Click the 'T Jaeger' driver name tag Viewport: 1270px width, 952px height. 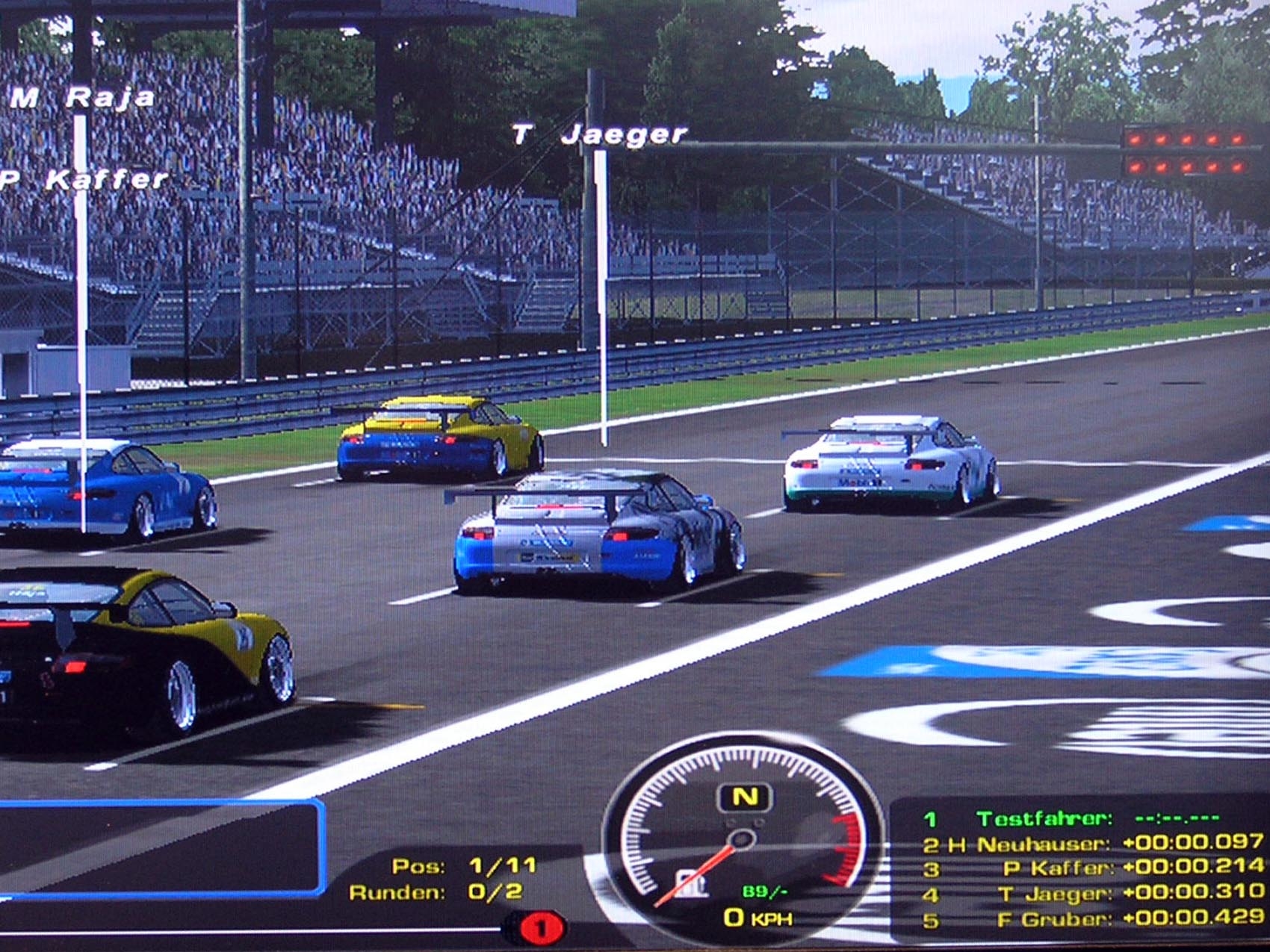pyautogui.click(x=598, y=134)
